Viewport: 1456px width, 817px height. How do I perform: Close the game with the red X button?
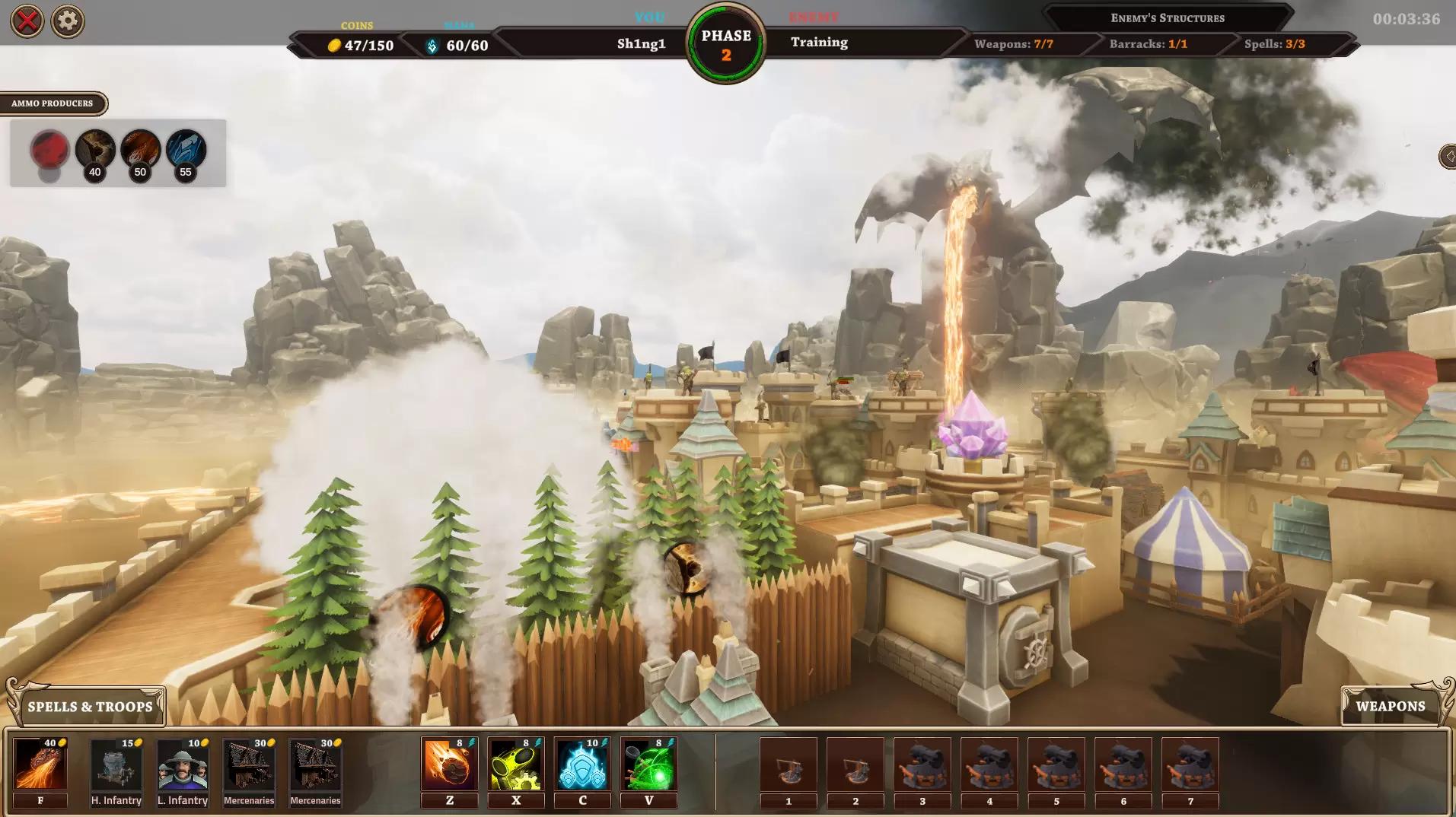click(27, 21)
